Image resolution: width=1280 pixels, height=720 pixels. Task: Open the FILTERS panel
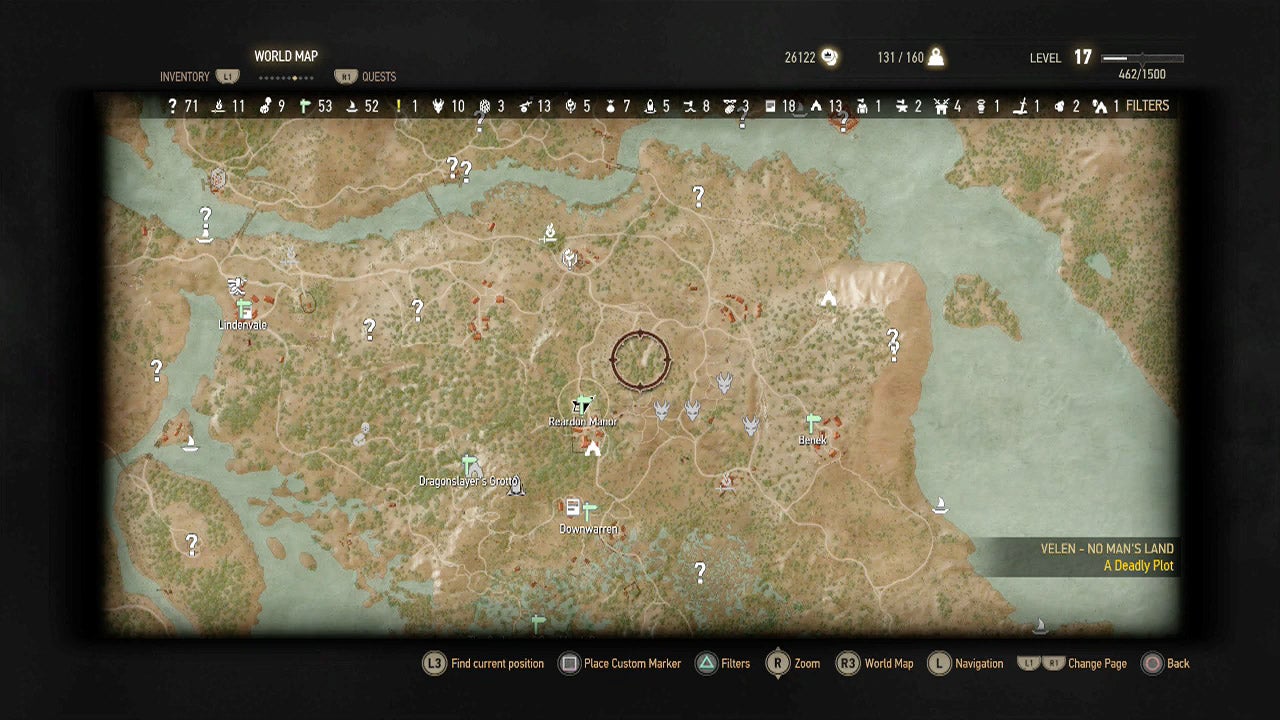[1148, 104]
